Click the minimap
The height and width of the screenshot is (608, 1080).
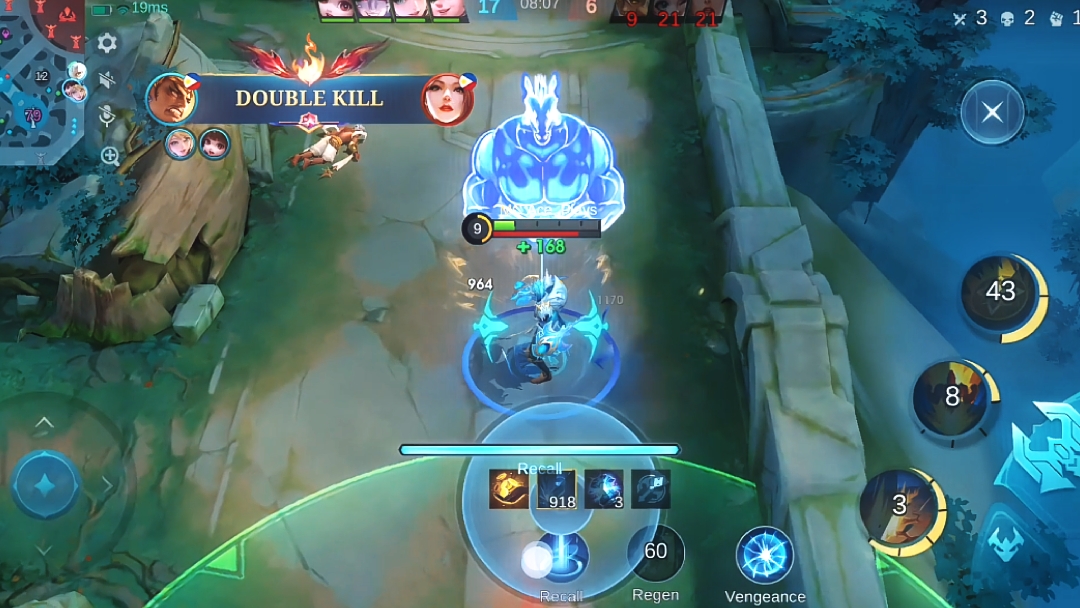pos(44,80)
